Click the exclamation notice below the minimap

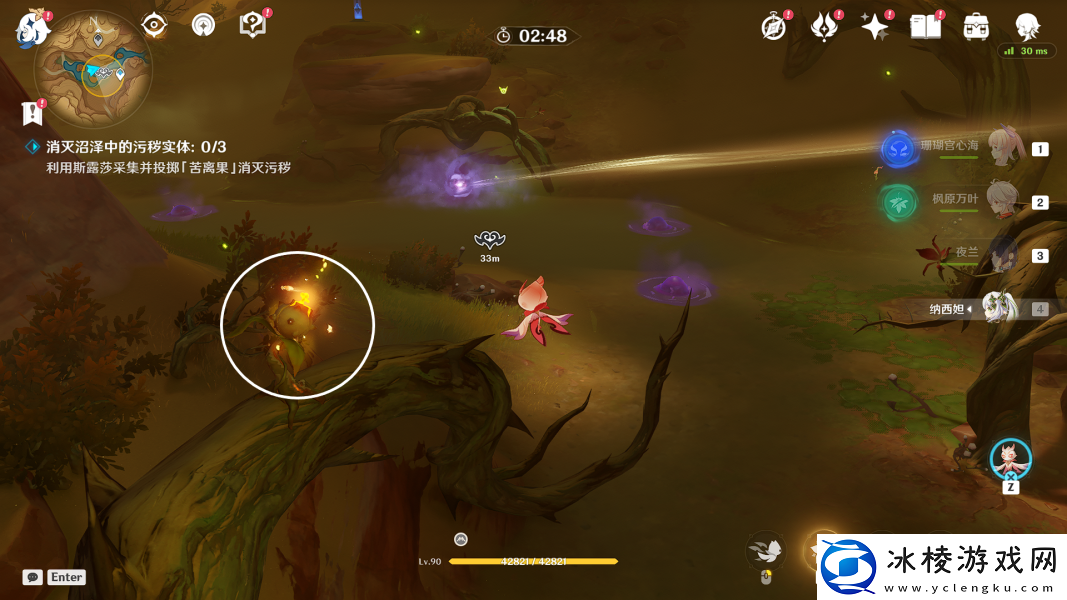tap(33, 113)
